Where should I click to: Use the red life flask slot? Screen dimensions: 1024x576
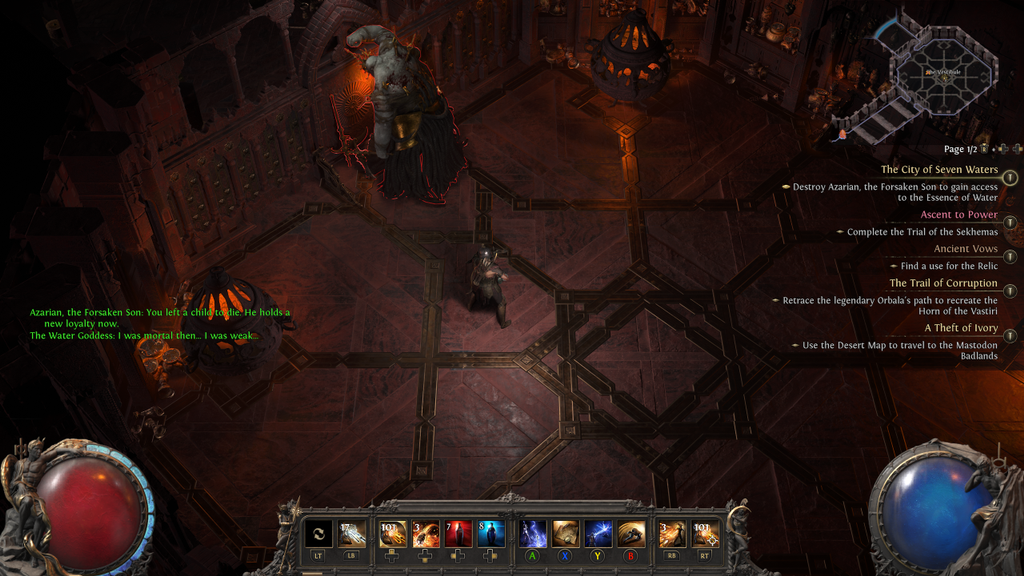(x=459, y=534)
